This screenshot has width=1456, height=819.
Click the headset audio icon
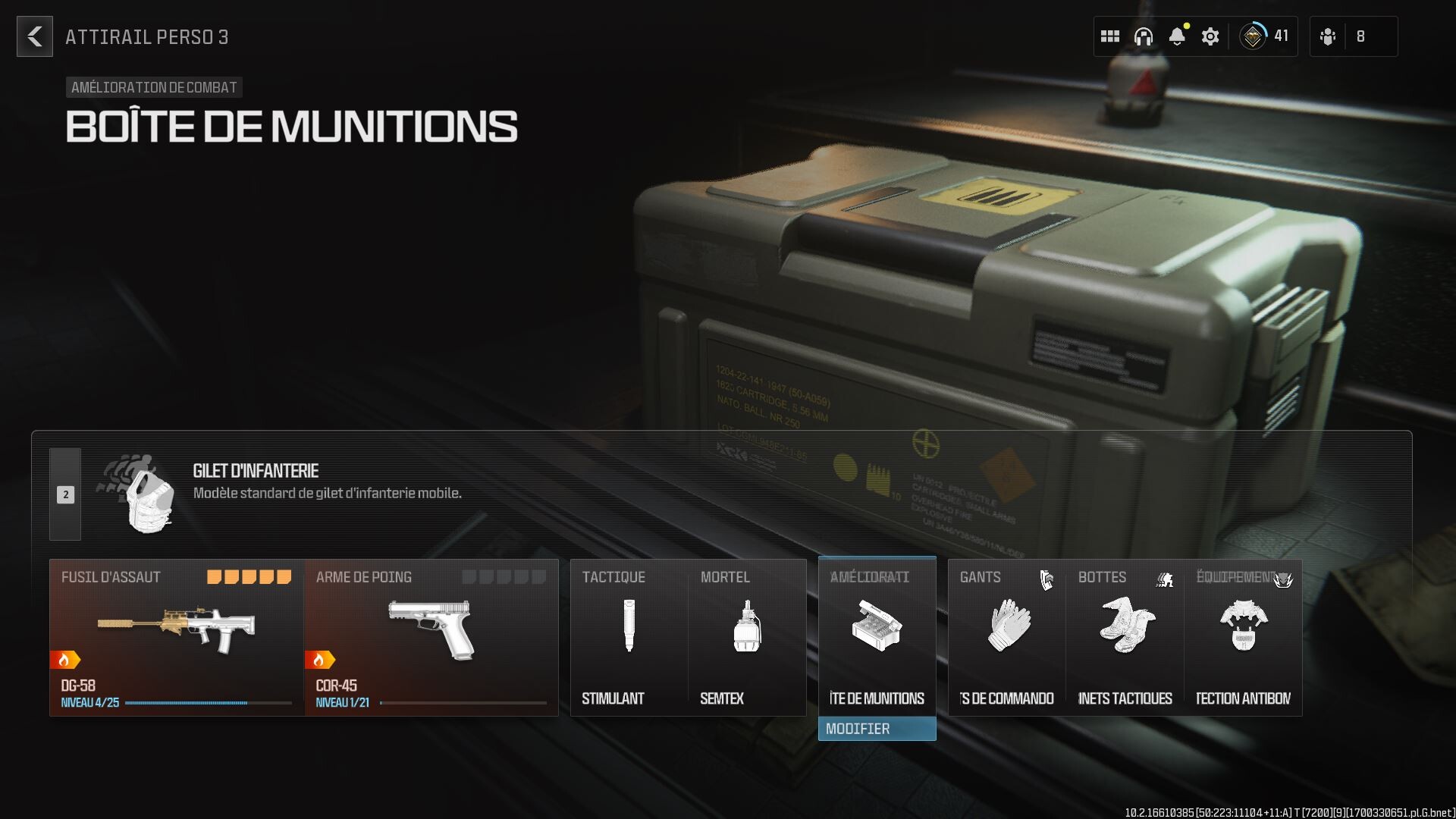(1142, 36)
